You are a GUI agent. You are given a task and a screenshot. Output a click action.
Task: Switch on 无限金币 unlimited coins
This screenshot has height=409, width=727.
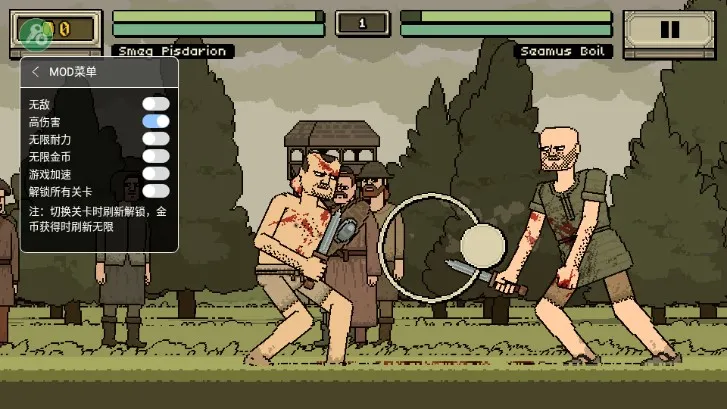click(155, 156)
